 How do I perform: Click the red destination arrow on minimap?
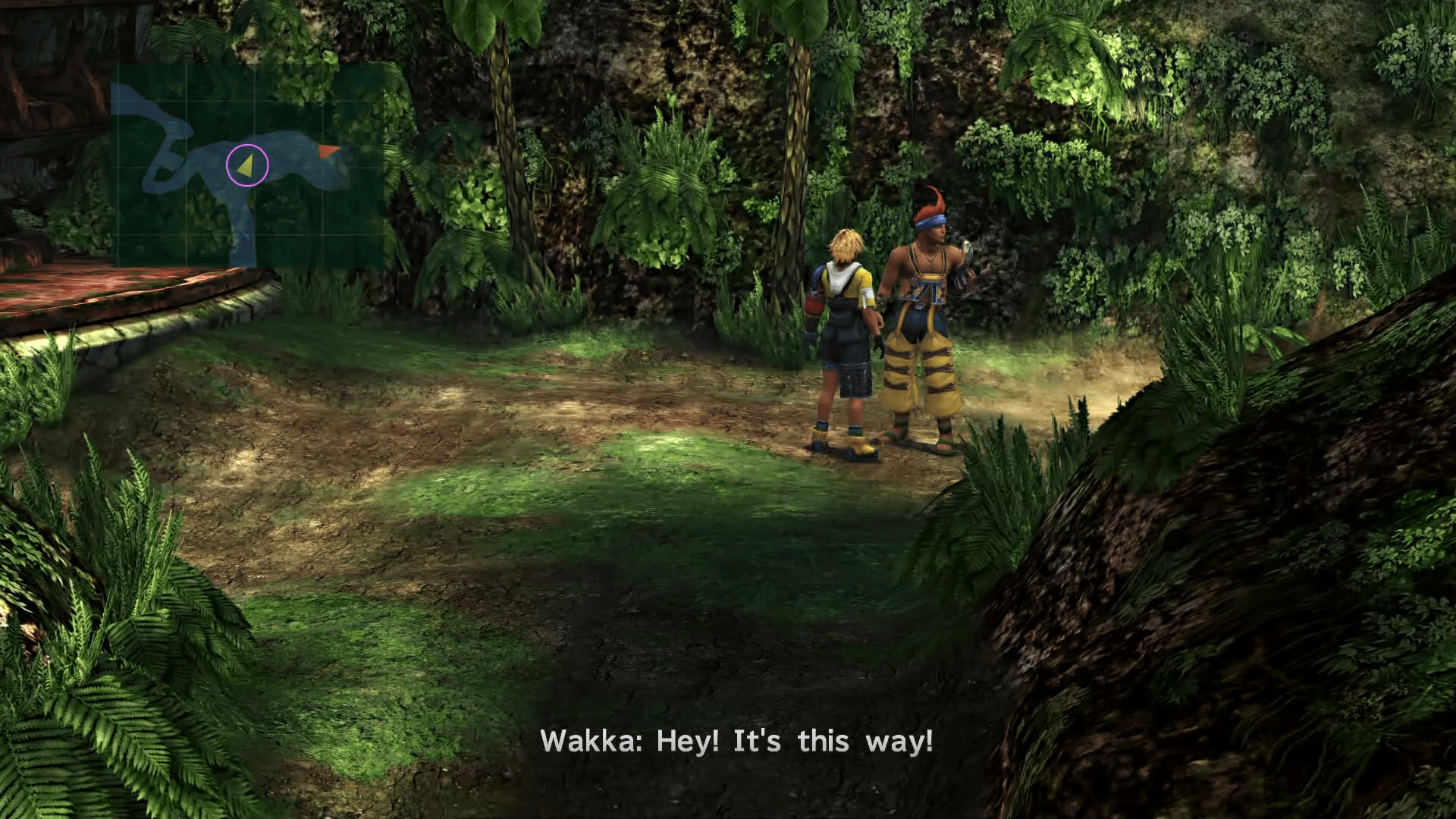328,151
